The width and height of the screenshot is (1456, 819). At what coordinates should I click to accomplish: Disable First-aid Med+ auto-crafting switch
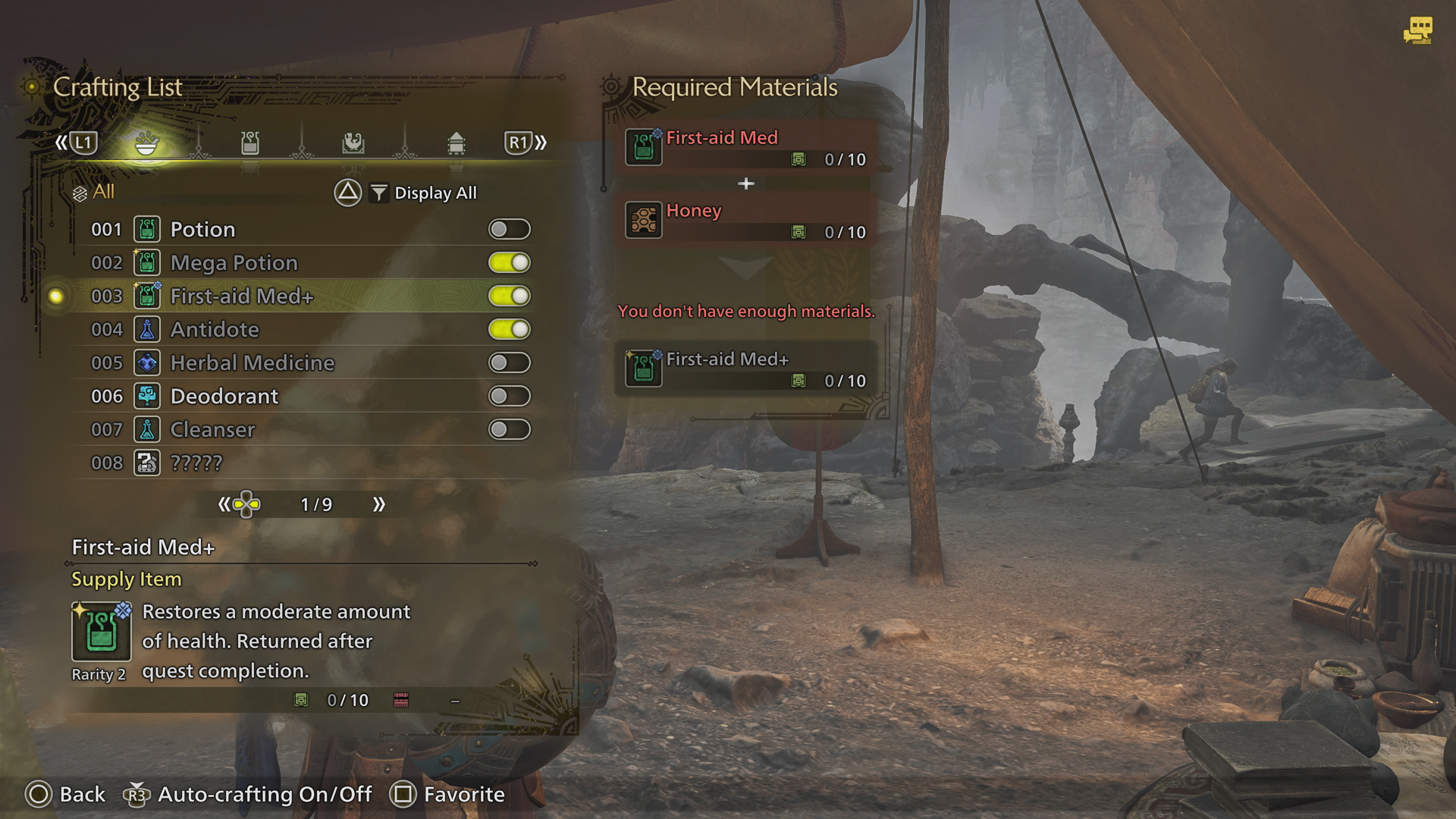(x=509, y=296)
